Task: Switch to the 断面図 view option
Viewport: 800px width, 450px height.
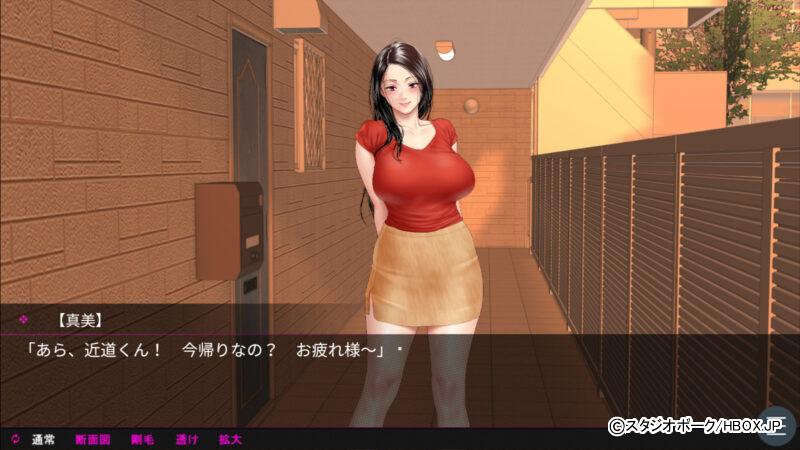Action: pos(92,439)
